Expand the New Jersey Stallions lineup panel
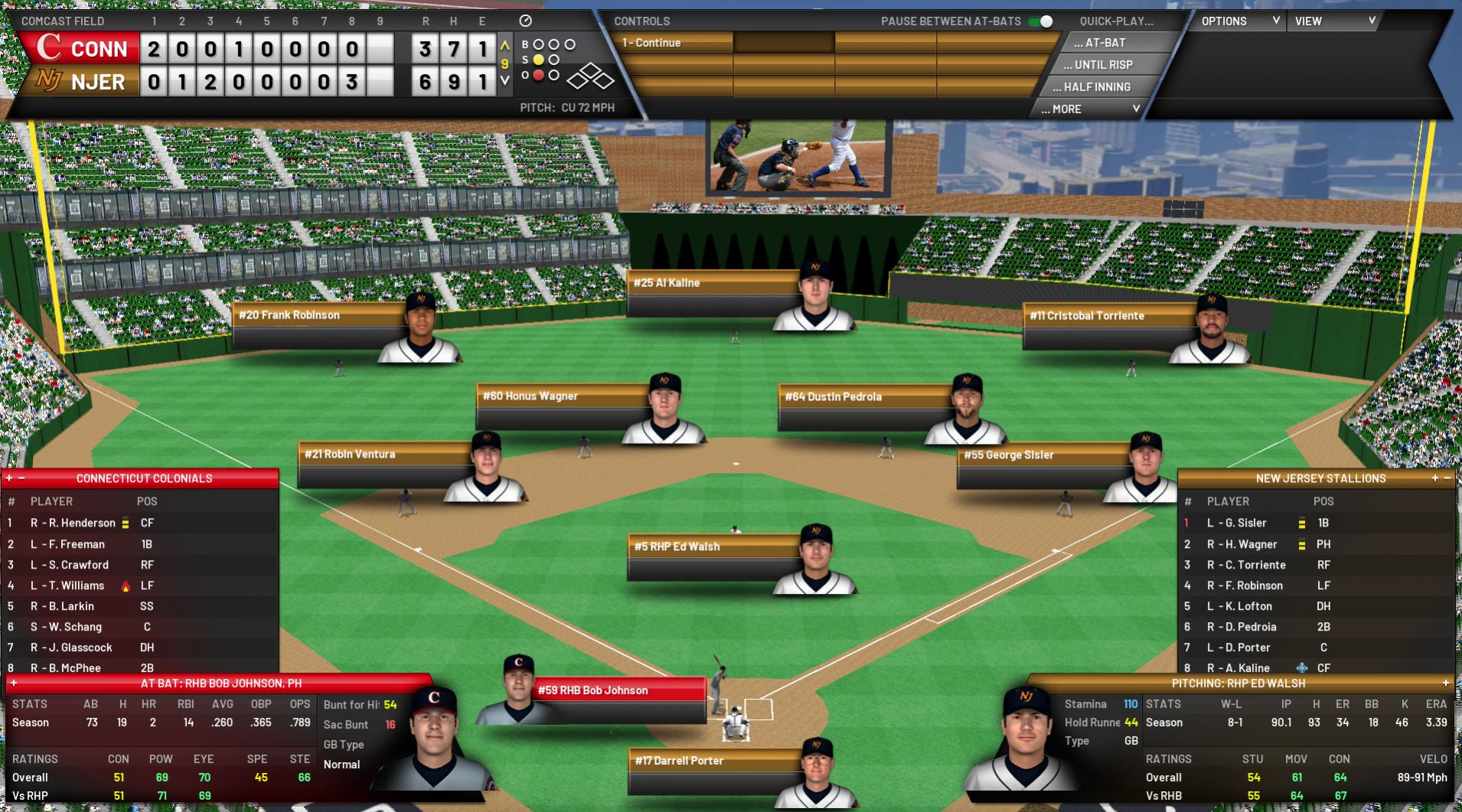1462x812 pixels. pos(1435,478)
